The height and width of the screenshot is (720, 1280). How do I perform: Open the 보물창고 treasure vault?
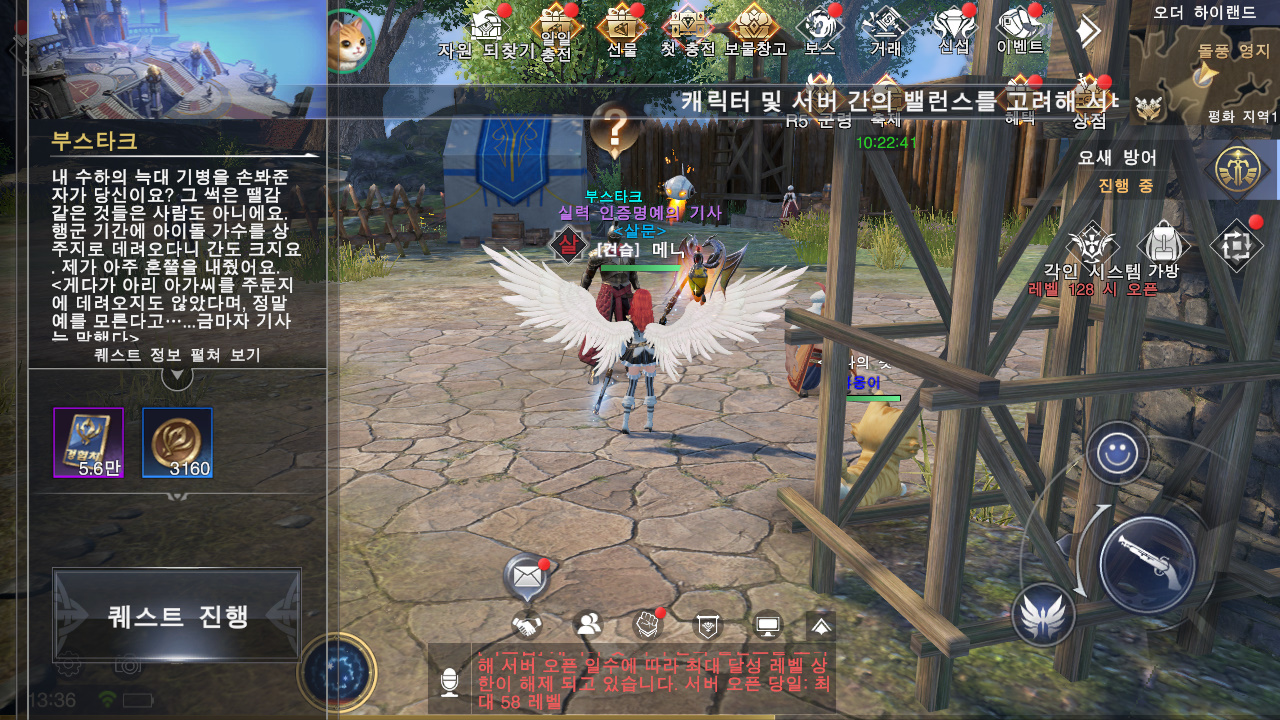pos(755,28)
